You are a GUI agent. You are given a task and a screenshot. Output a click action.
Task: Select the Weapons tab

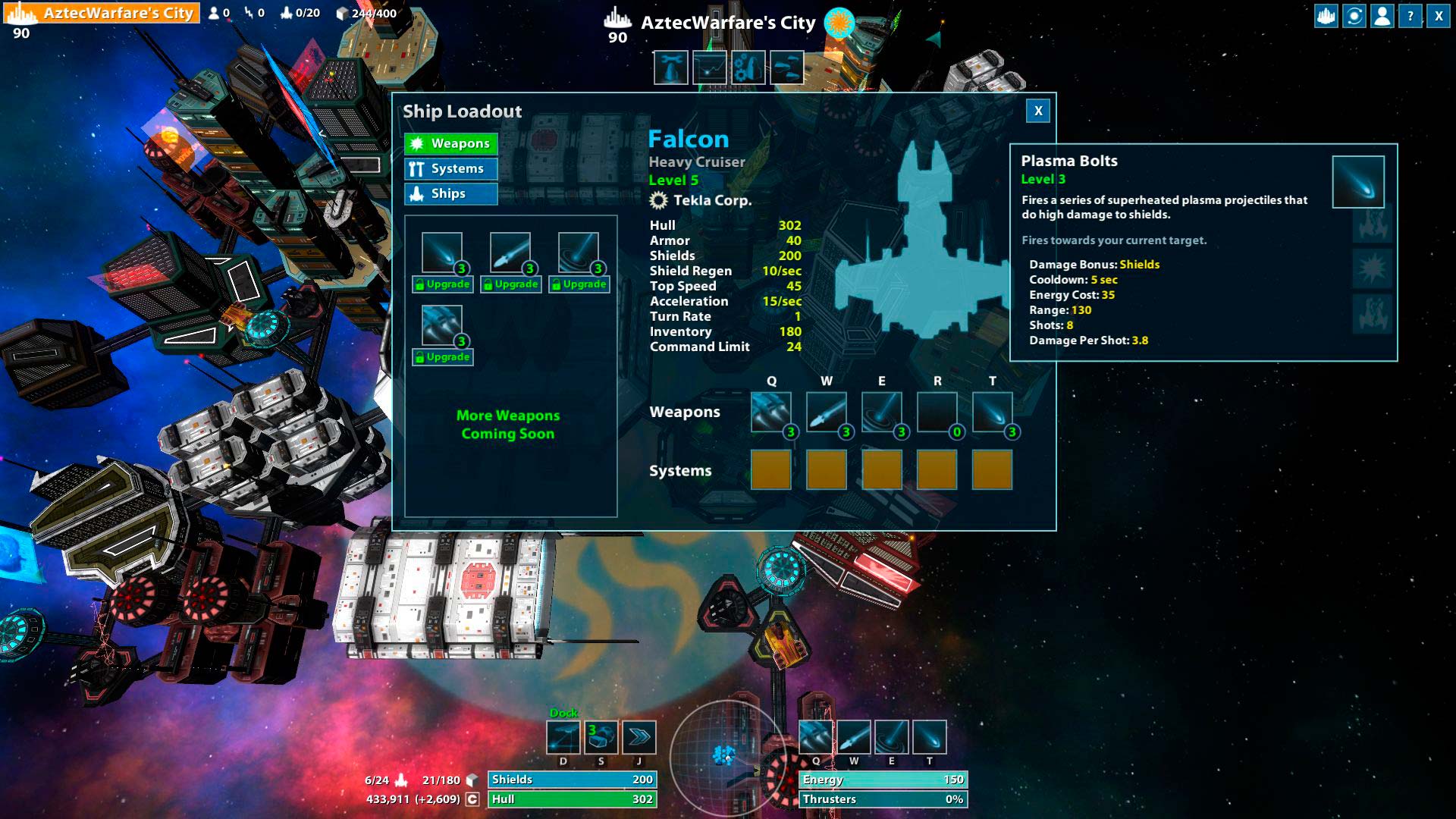coord(451,143)
